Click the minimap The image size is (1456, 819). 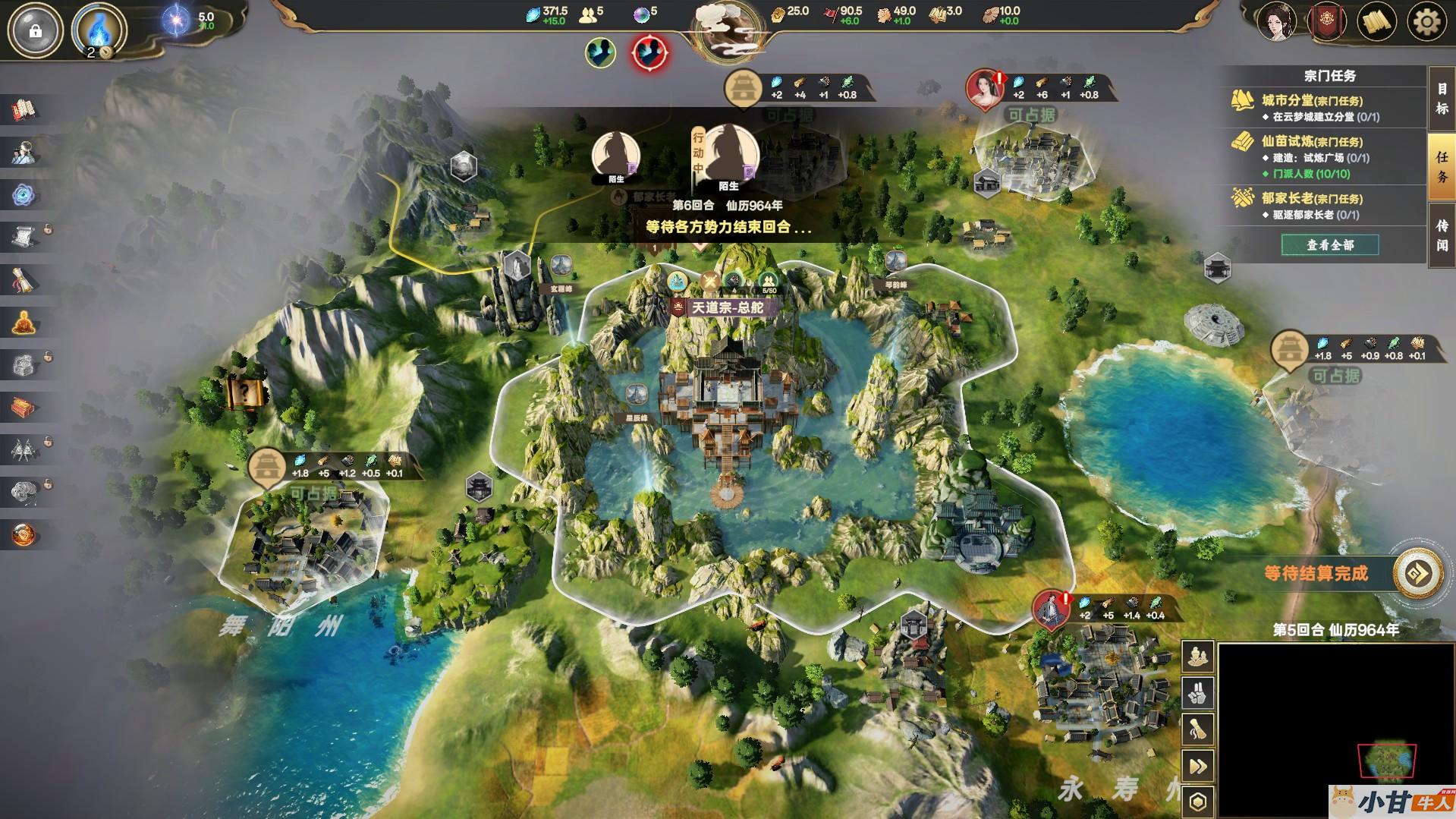(x=1385, y=760)
